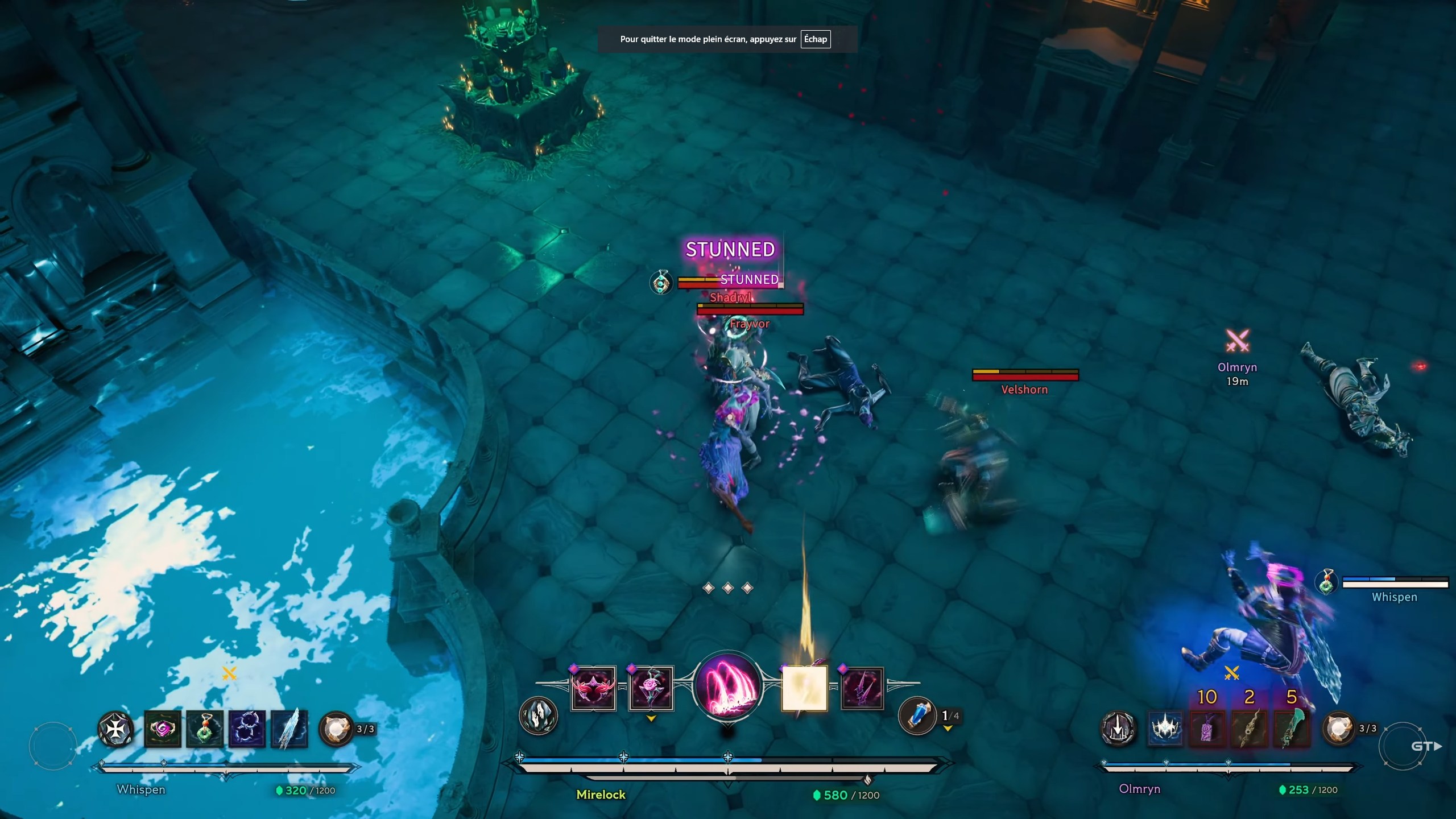Use Whispen's ice shard ability
The height and width of the screenshot is (819, 1456).
(x=289, y=729)
